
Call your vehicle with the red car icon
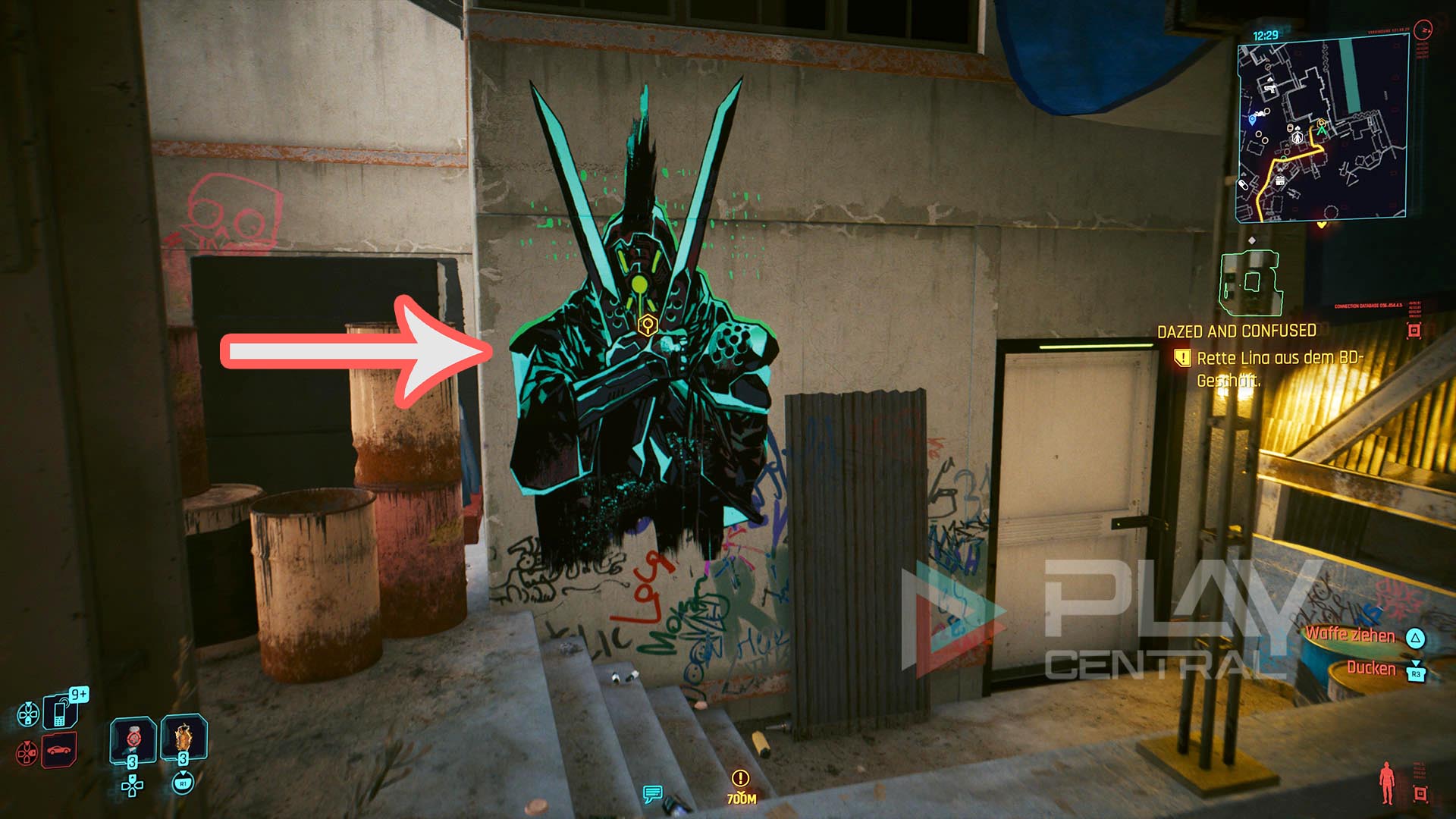pos(59,751)
